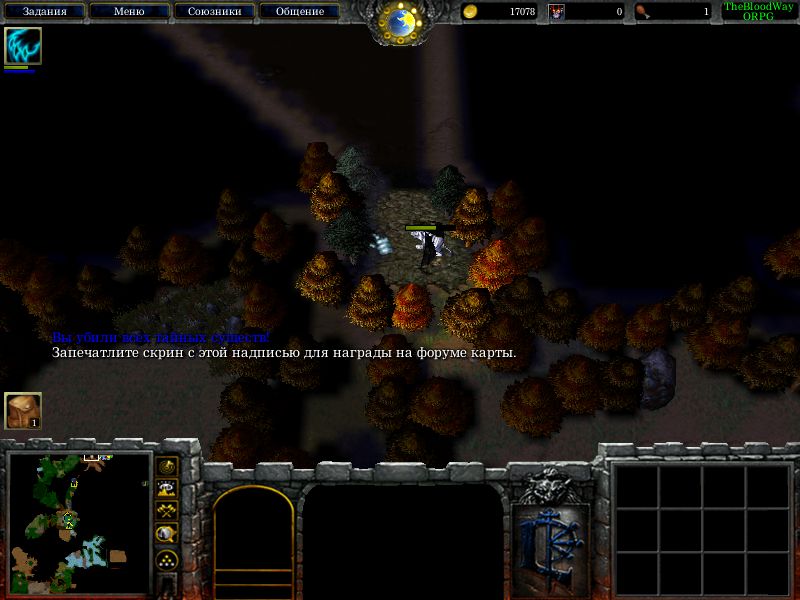Activate the minimap signal ping button
Screen dimensions: 800x600
168,466
